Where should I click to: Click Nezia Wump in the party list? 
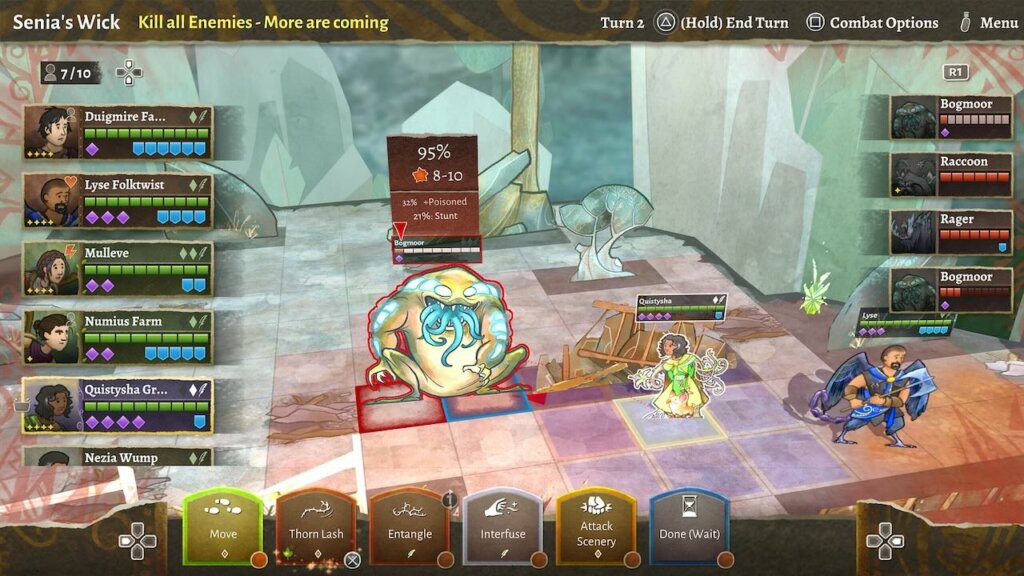coord(118,457)
